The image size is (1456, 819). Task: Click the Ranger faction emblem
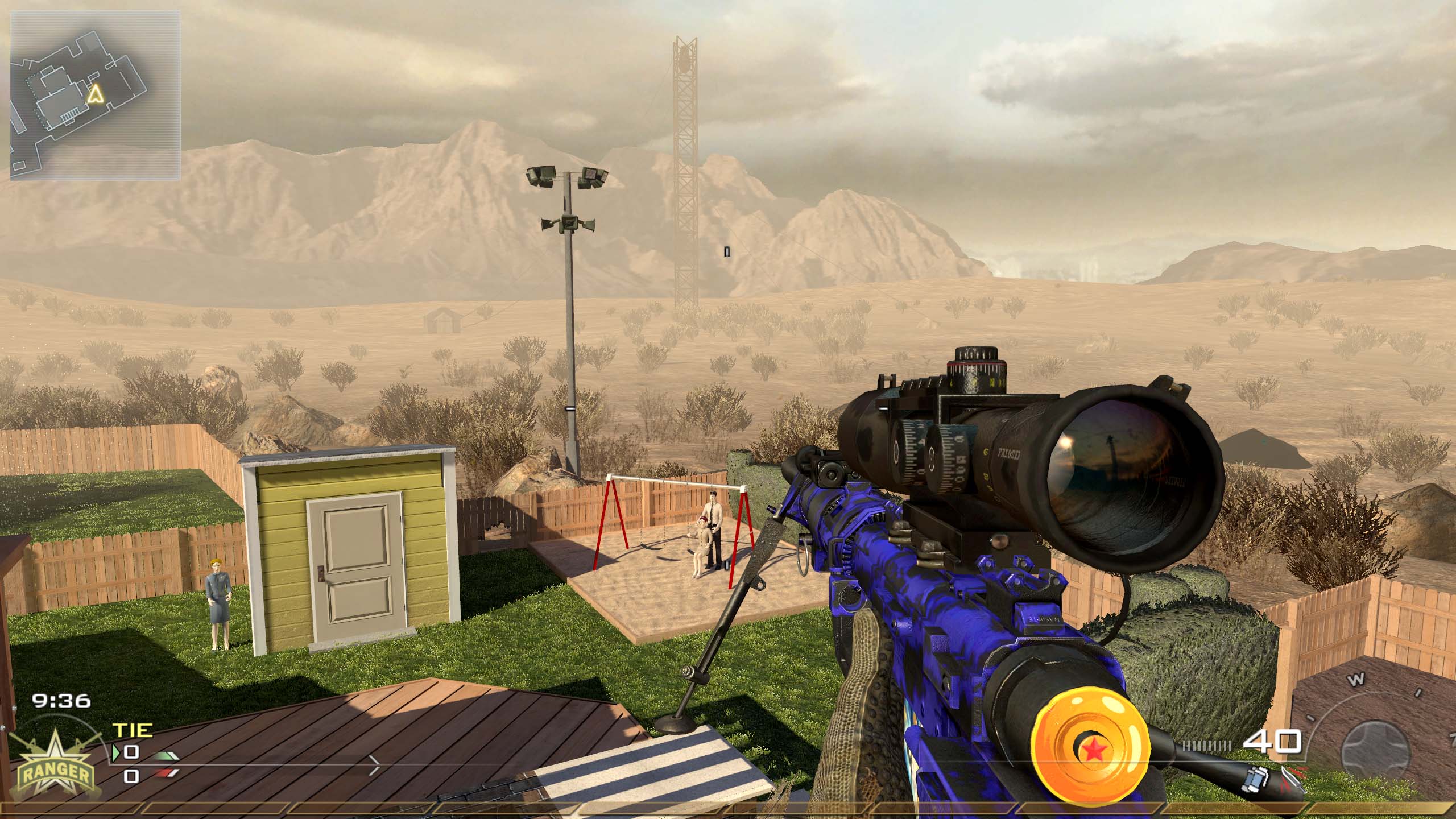(x=55, y=766)
